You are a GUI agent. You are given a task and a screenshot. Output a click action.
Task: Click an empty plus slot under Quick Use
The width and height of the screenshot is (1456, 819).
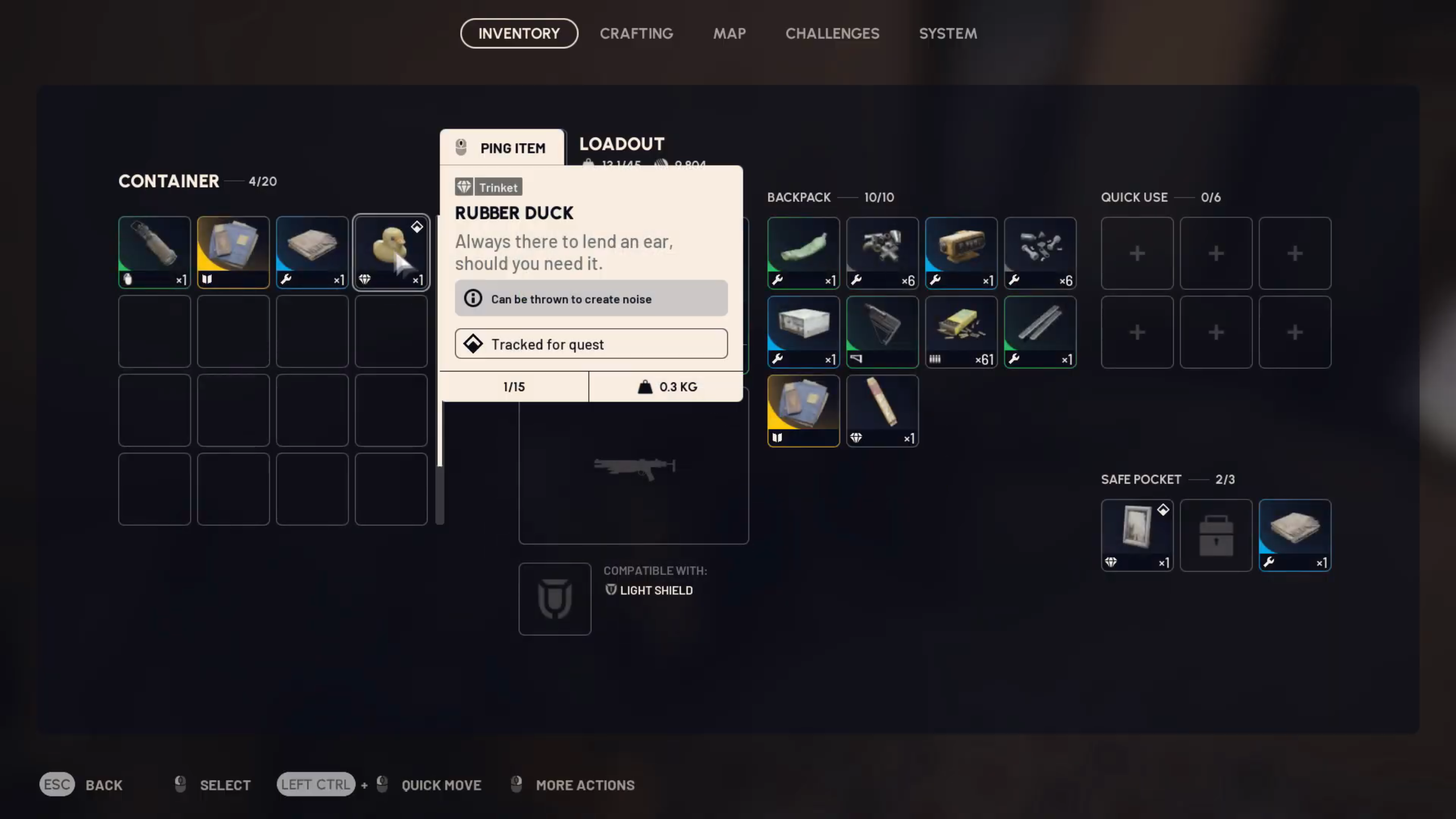click(1136, 253)
